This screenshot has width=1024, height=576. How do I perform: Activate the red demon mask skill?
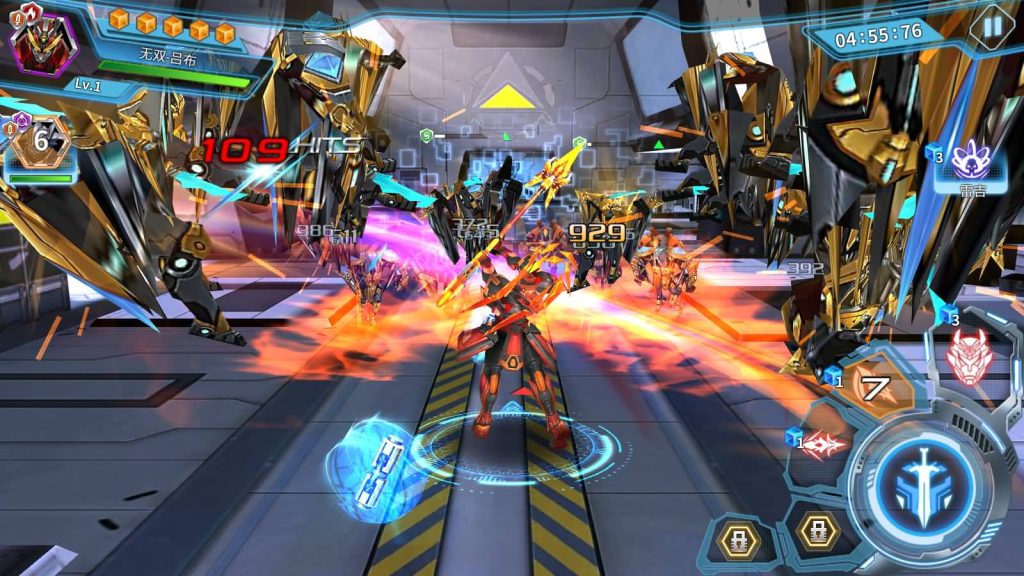(967, 357)
